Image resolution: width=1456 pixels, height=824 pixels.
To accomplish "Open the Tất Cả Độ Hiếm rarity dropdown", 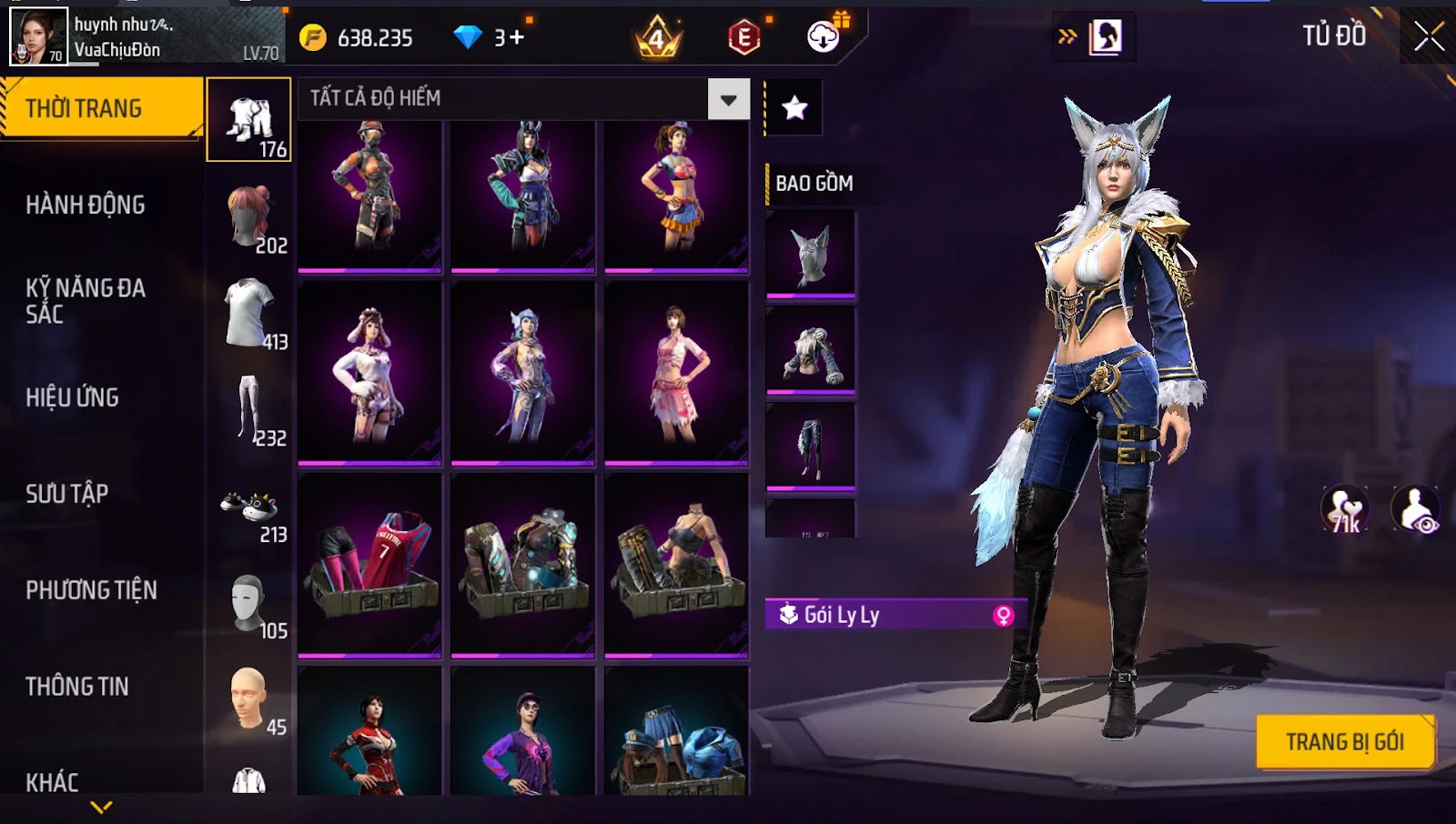I will pyautogui.click(x=728, y=99).
